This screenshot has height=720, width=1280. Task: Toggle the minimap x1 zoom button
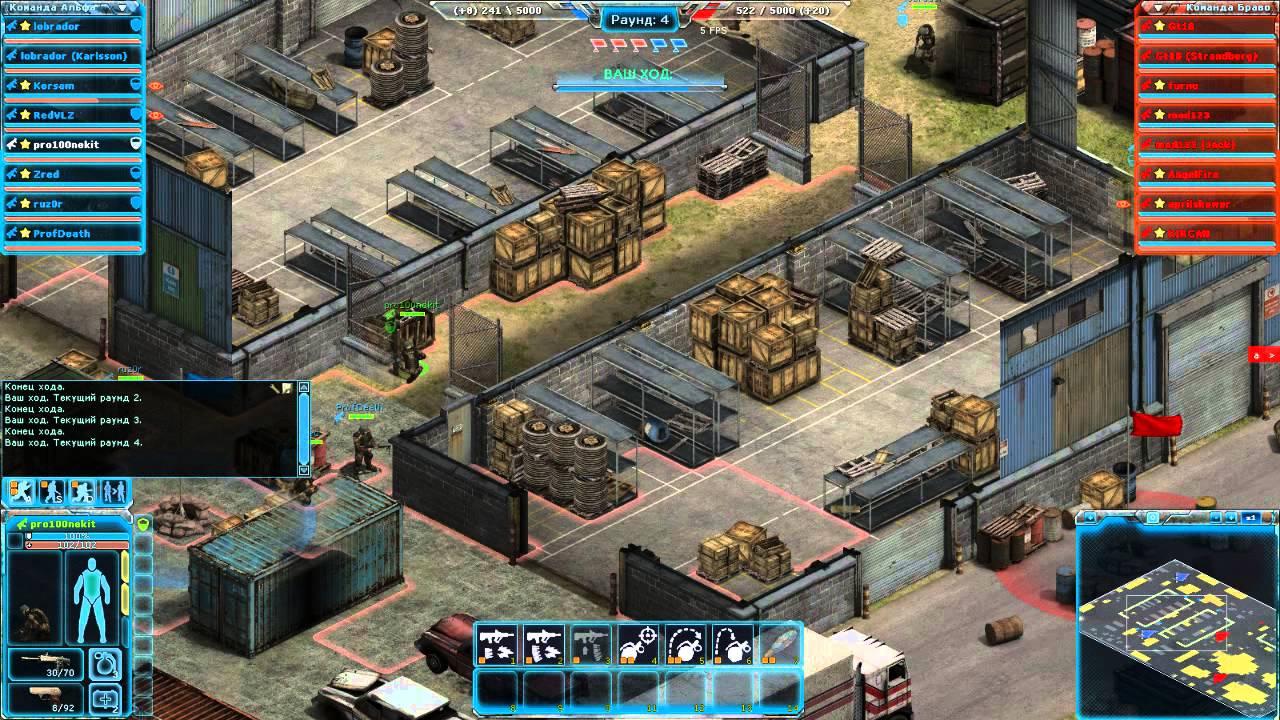click(x=1250, y=517)
